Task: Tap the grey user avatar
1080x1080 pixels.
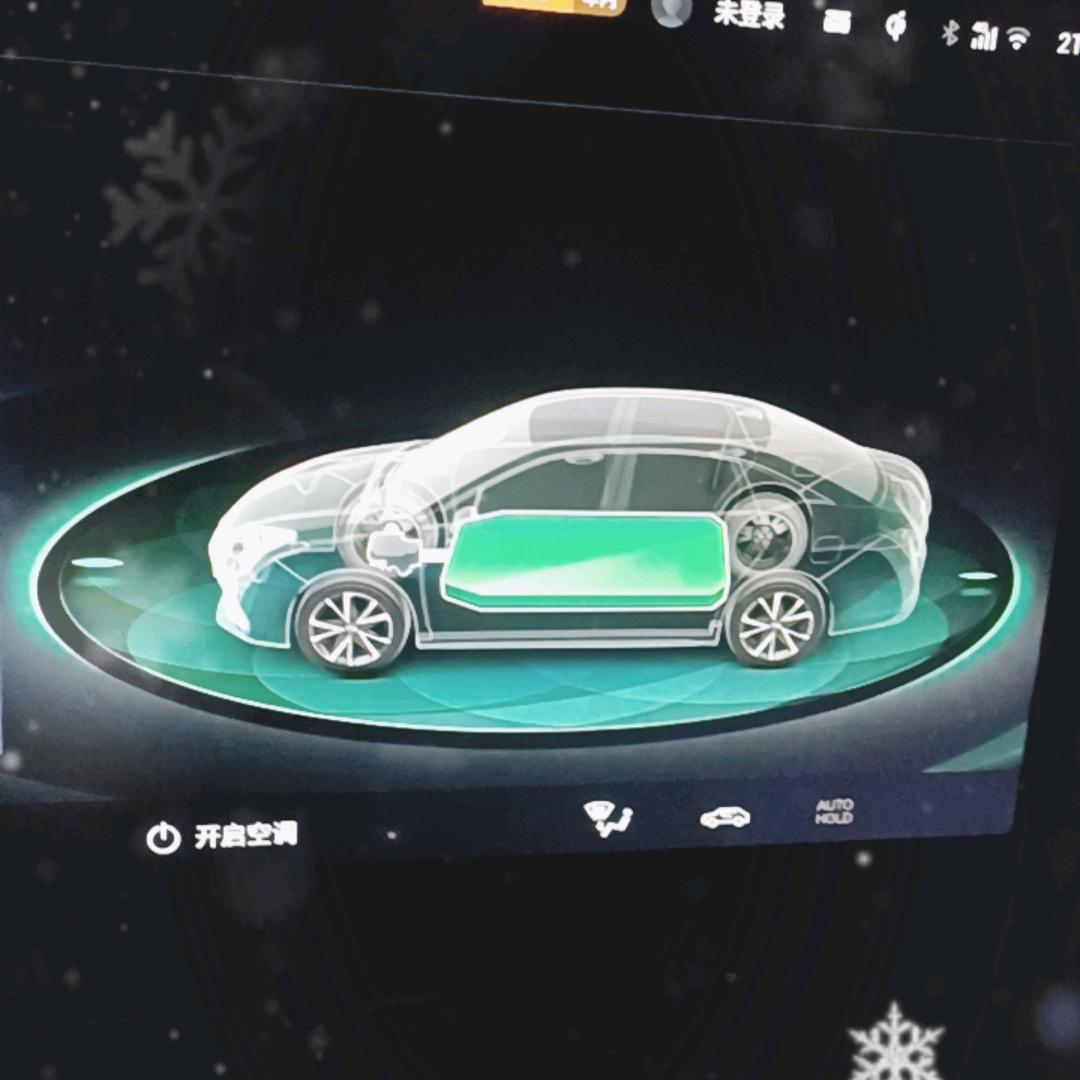Action: click(x=671, y=10)
